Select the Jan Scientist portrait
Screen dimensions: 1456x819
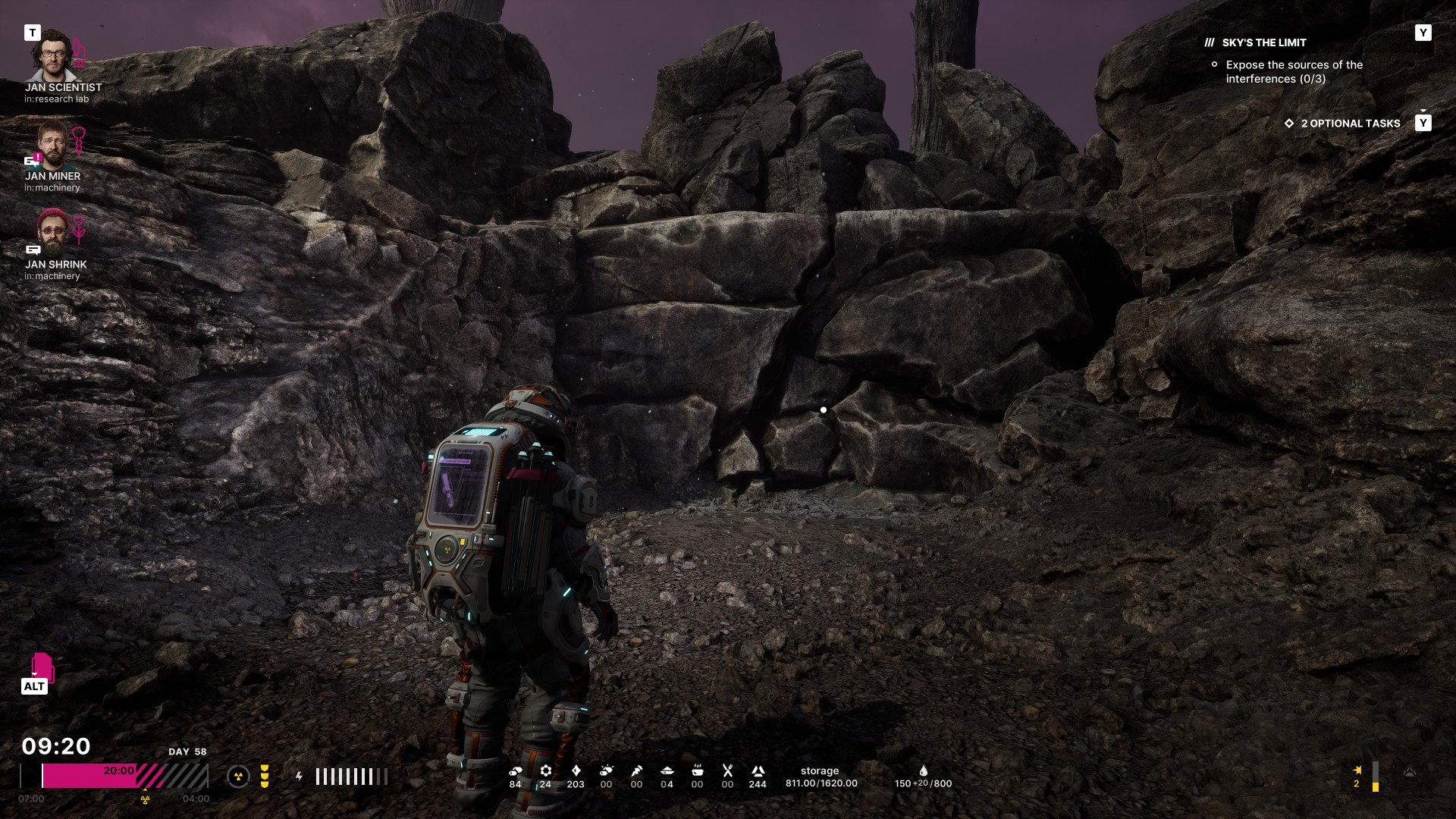point(52,55)
